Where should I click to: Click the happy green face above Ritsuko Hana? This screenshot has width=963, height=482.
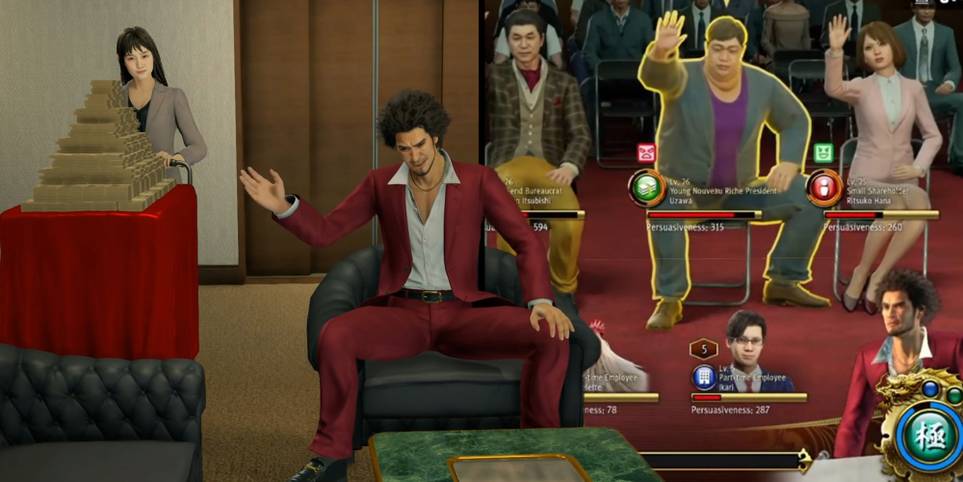coord(823,152)
